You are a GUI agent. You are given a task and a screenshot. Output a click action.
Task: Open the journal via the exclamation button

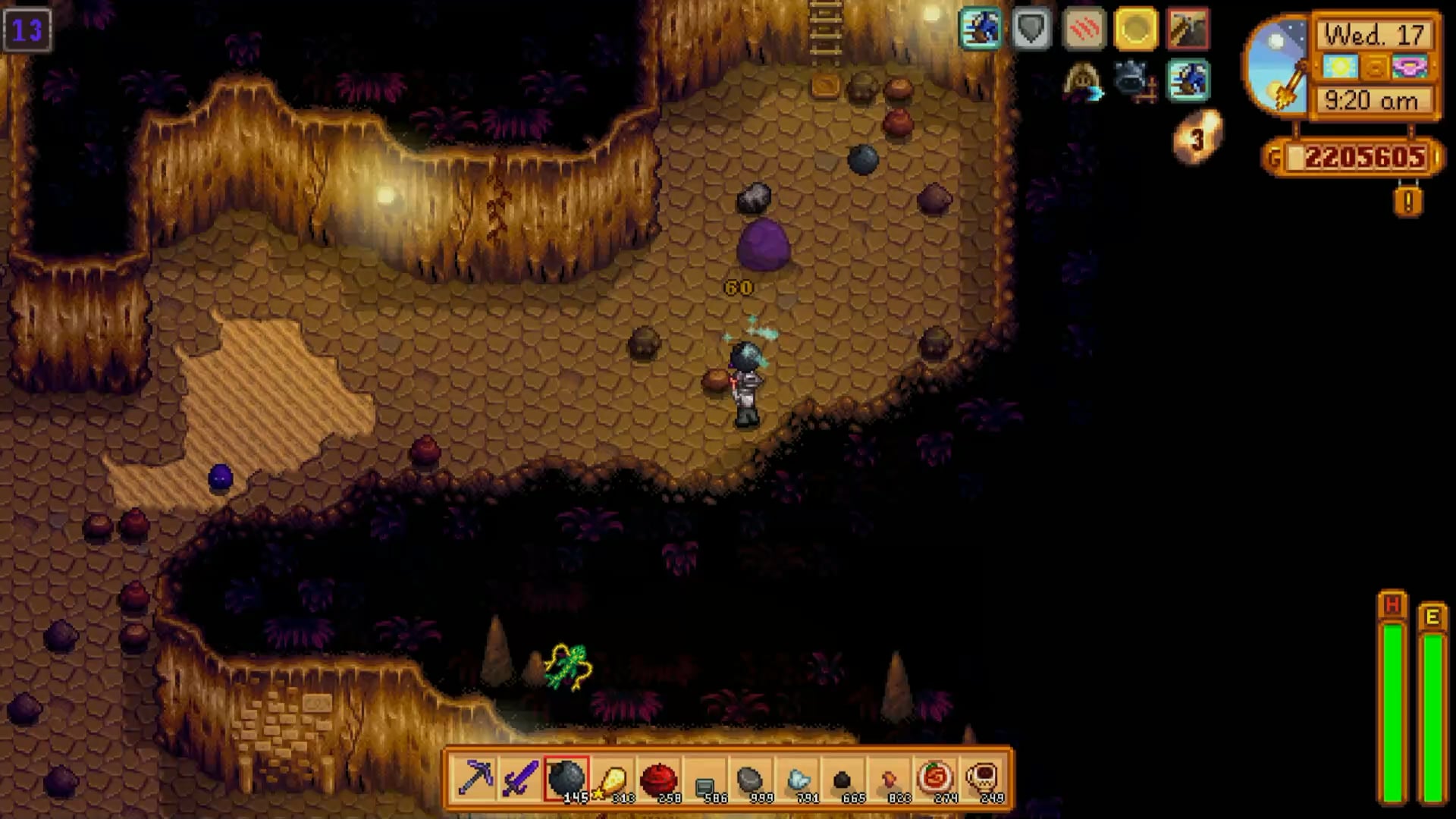[1408, 202]
